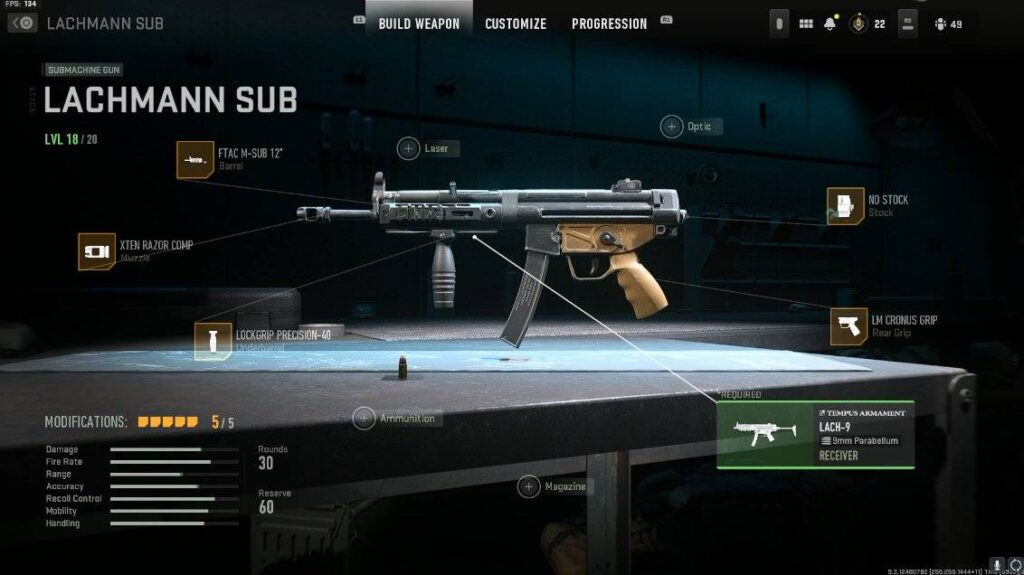Select the Lockgrip Precision-40 underbarrel slot
Image resolution: width=1024 pixels, height=575 pixels.
[213, 341]
